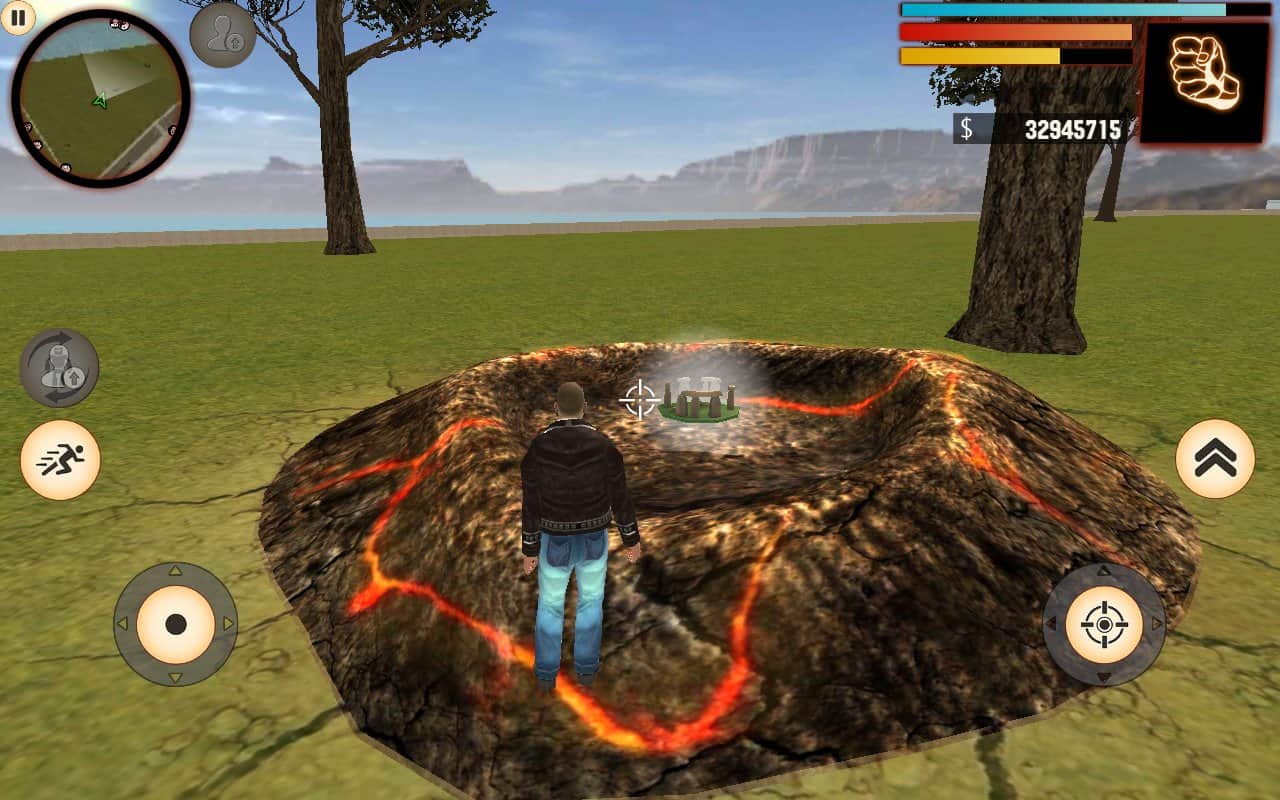Fire using the crosshair aim button
Screen dimensions: 1280x800
pos(1104,625)
